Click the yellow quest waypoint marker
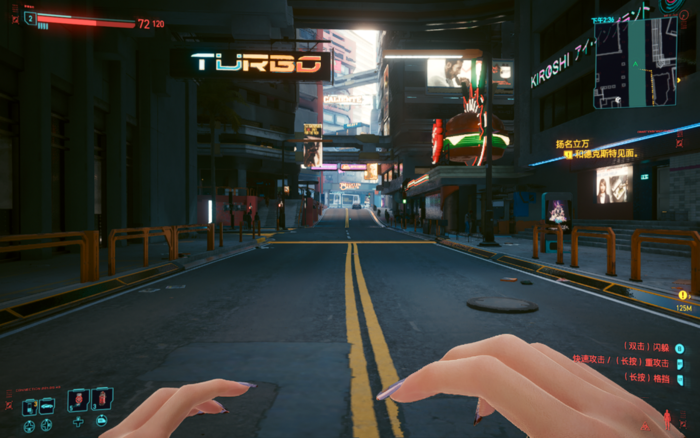 coord(683,295)
